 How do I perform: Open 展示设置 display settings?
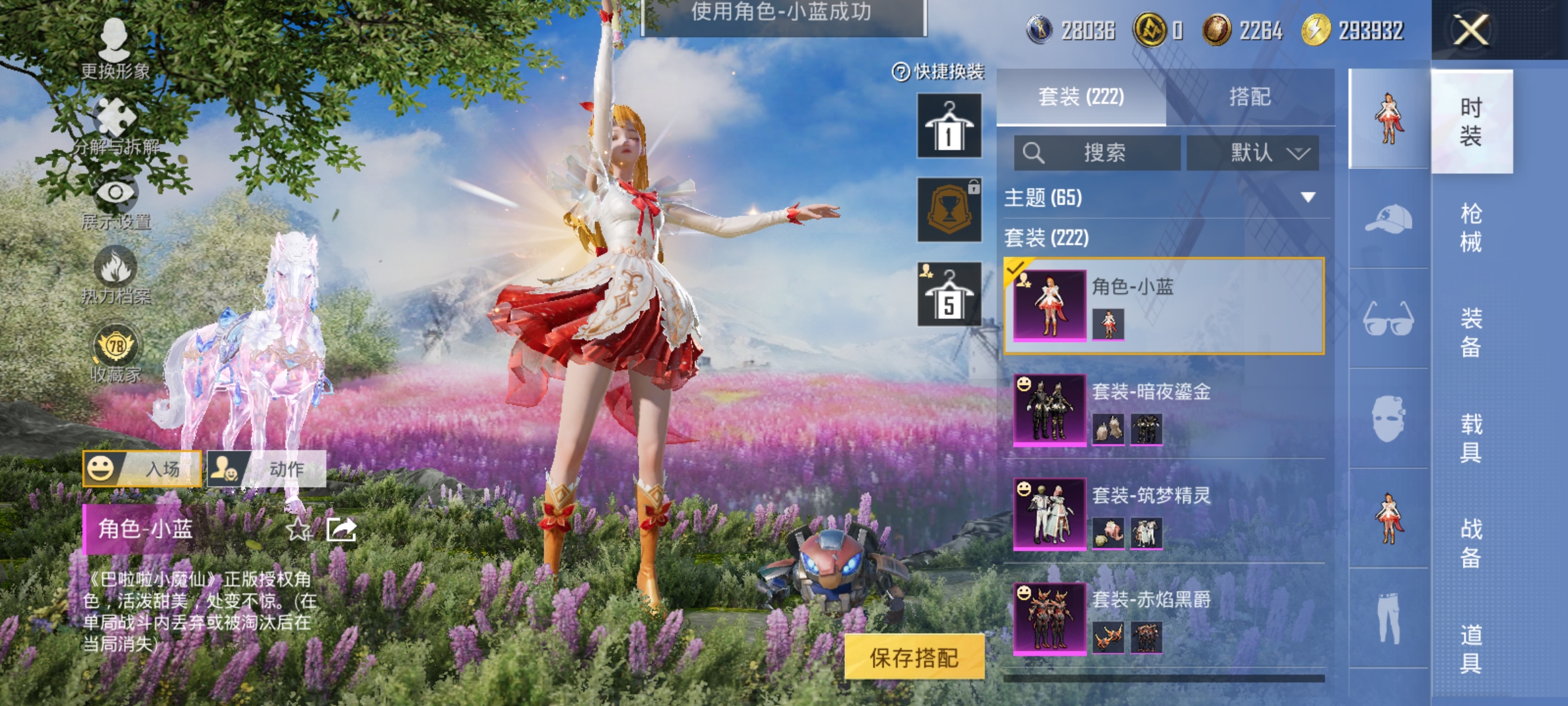click(x=116, y=204)
